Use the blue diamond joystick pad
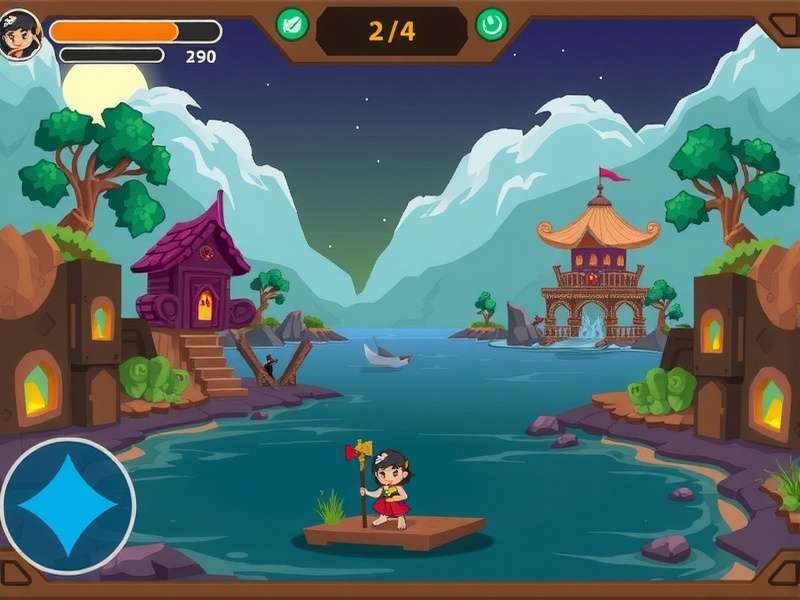 point(68,505)
